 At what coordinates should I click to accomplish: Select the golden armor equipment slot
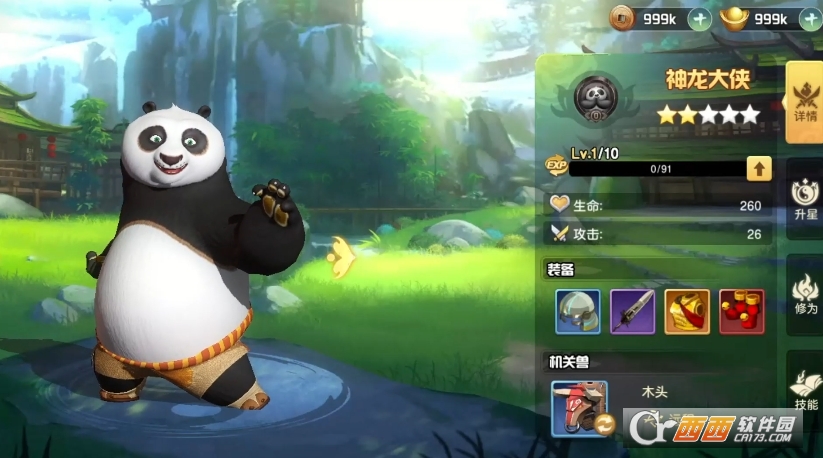click(x=687, y=312)
